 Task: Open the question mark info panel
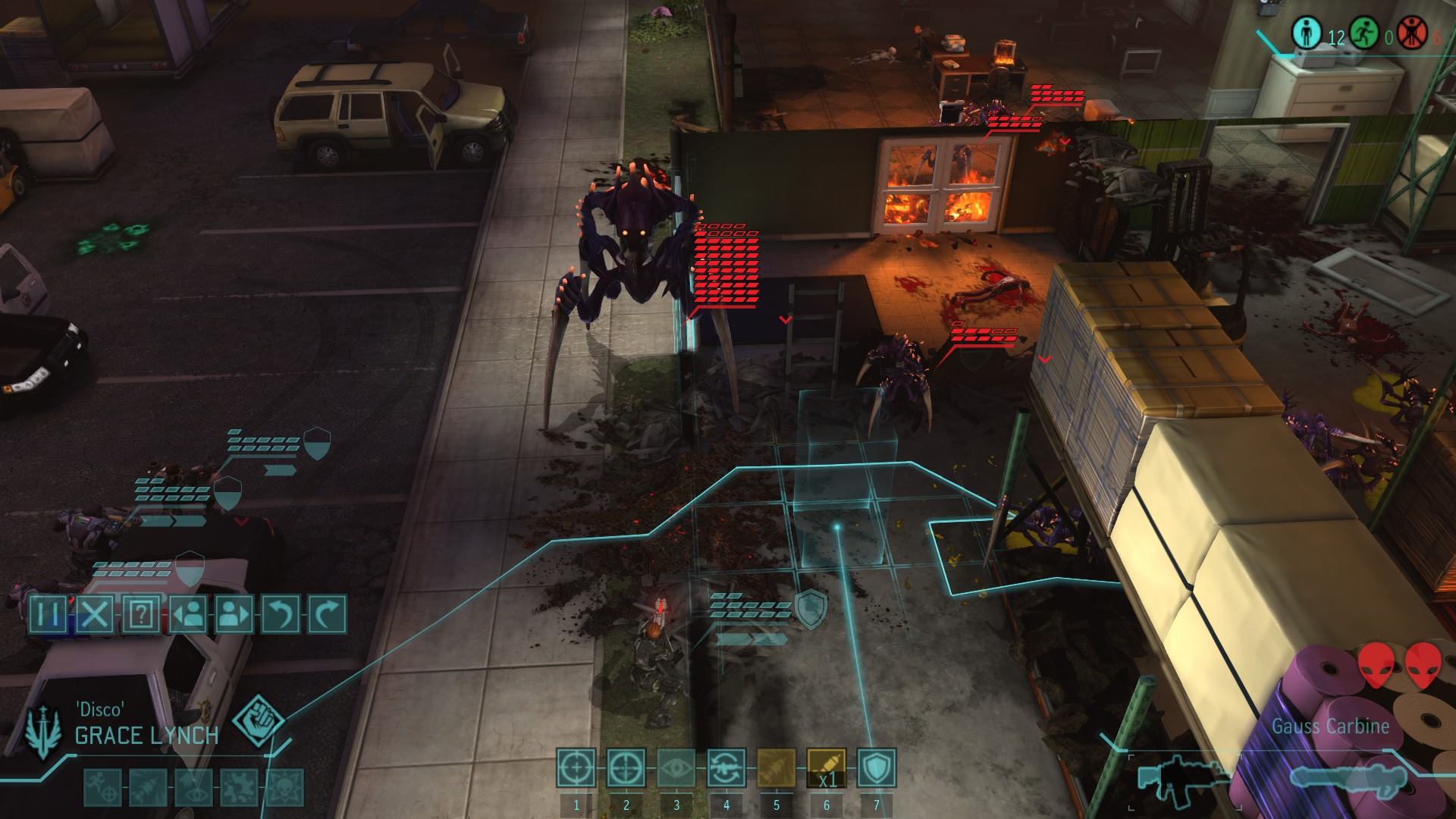pos(142,613)
